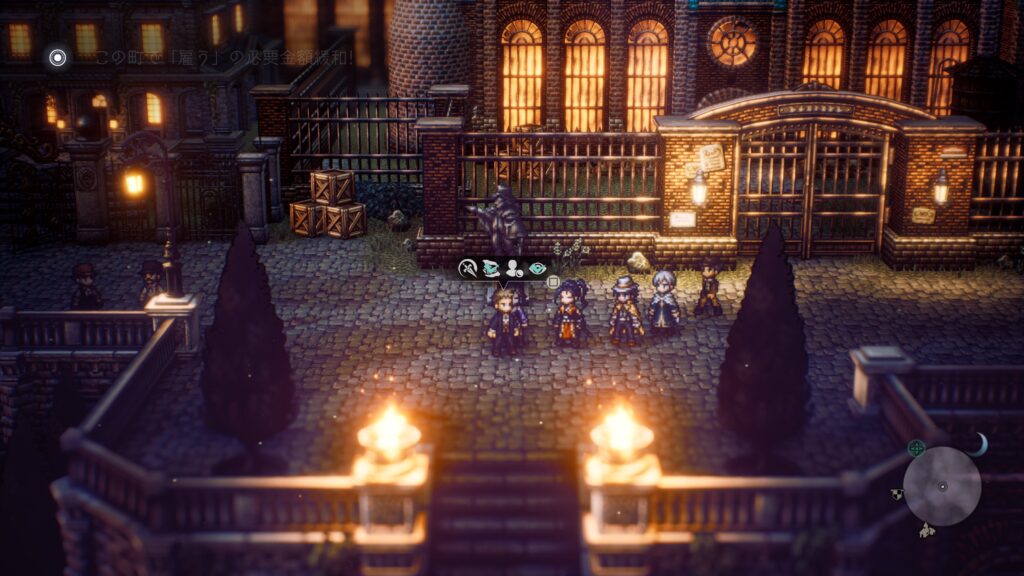This screenshot has width=1024, height=576.
Task: Click the glowing ring town notice icon
Action: point(58,57)
